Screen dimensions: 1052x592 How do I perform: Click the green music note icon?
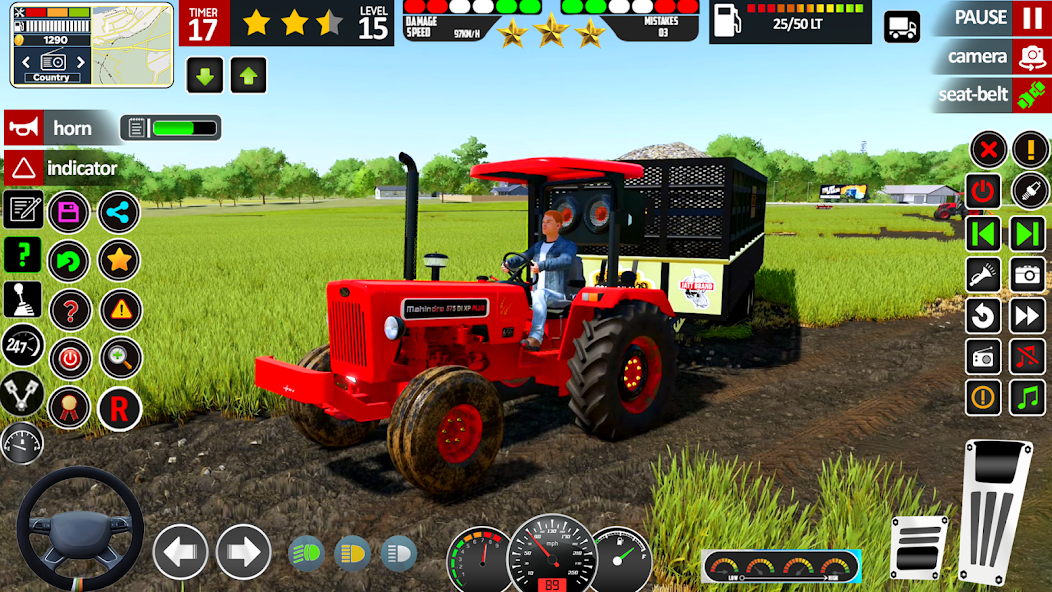click(x=1027, y=397)
